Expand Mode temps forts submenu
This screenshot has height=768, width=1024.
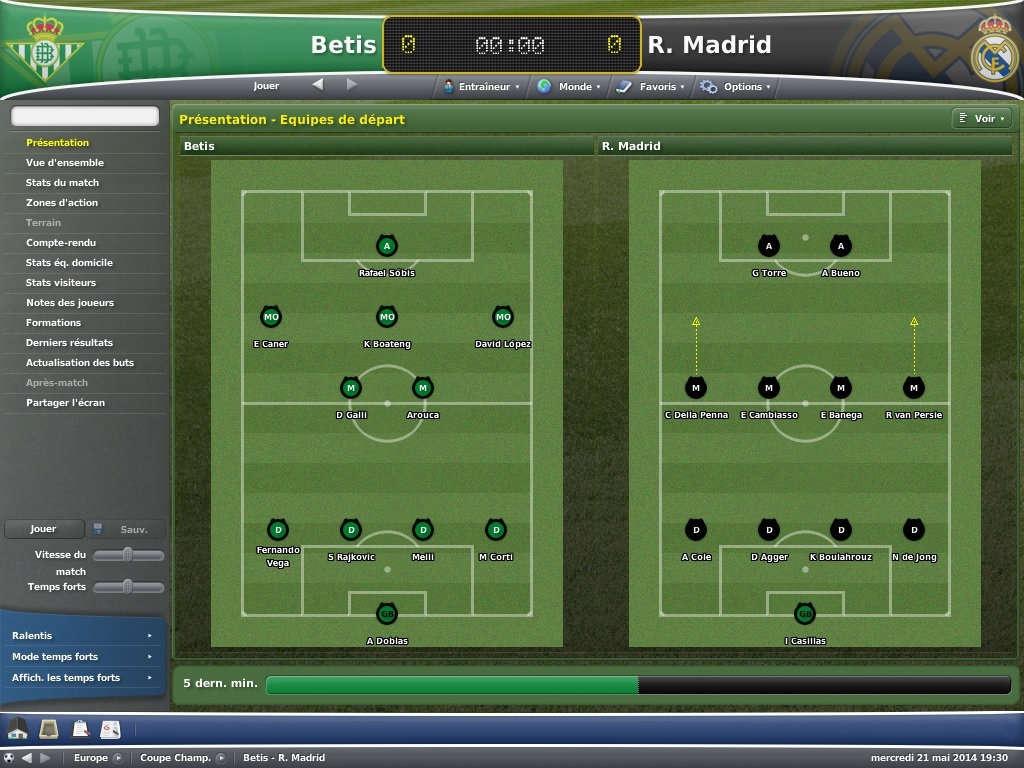point(82,657)
